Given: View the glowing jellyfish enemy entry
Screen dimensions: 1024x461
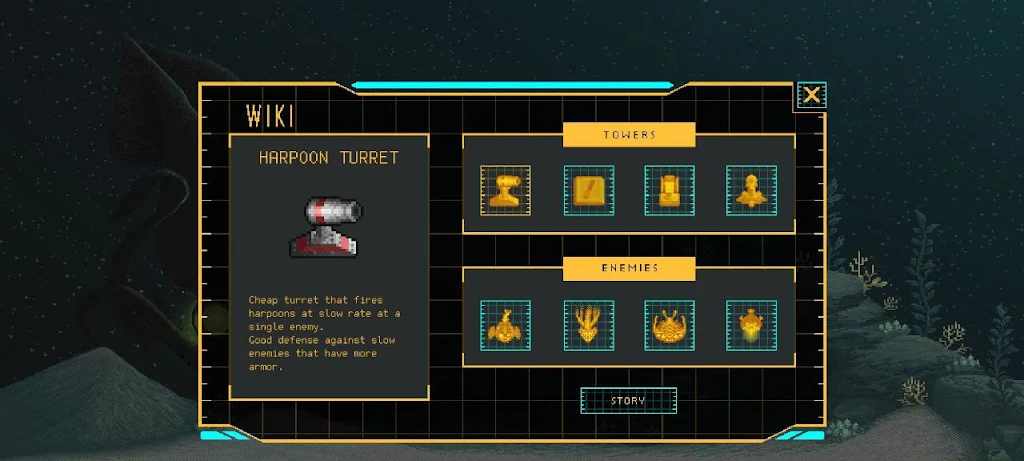Looking at the screenshot, I should point(751,325).
